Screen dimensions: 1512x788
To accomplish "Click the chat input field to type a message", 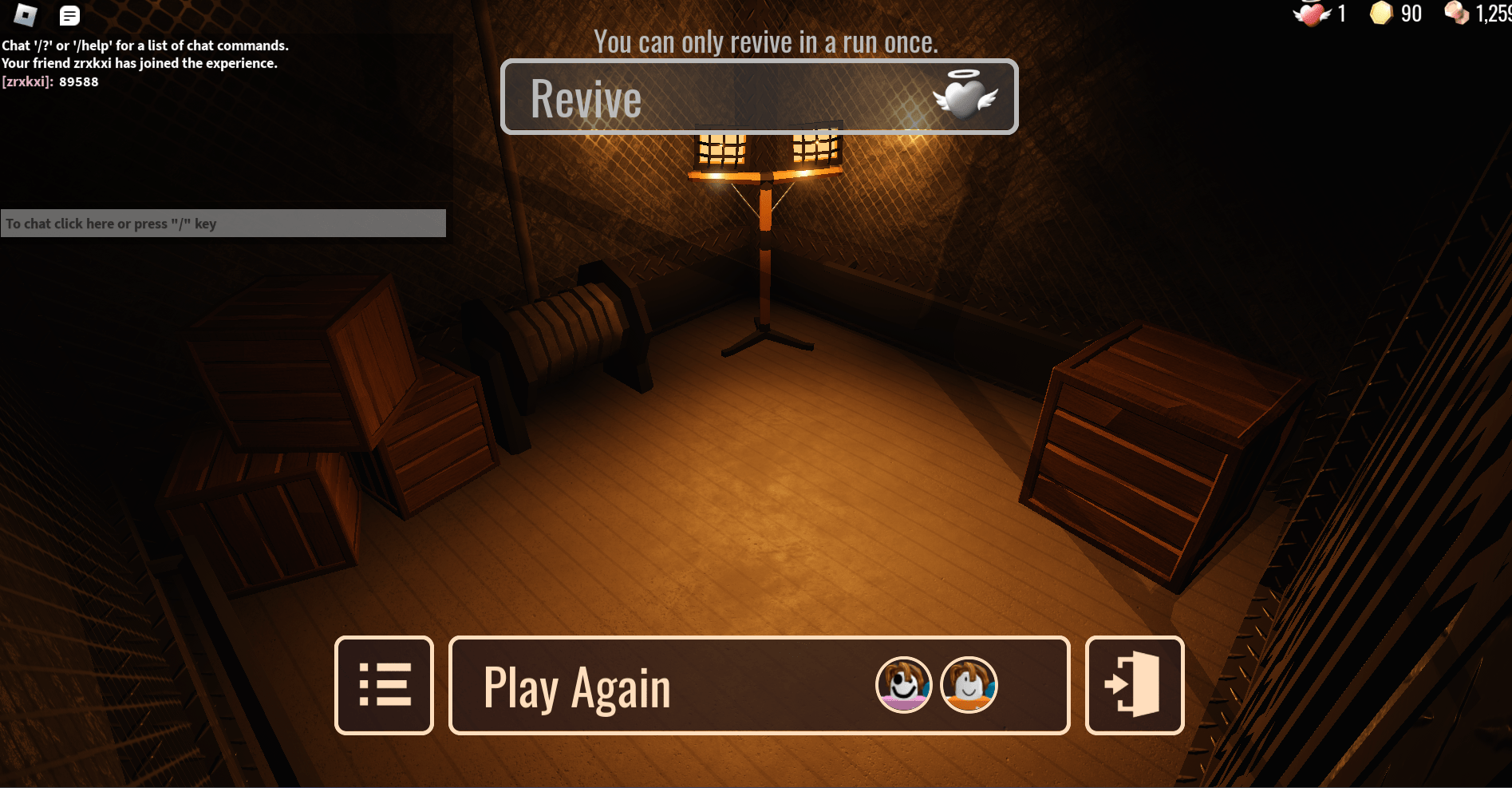I will pos(223,224).
